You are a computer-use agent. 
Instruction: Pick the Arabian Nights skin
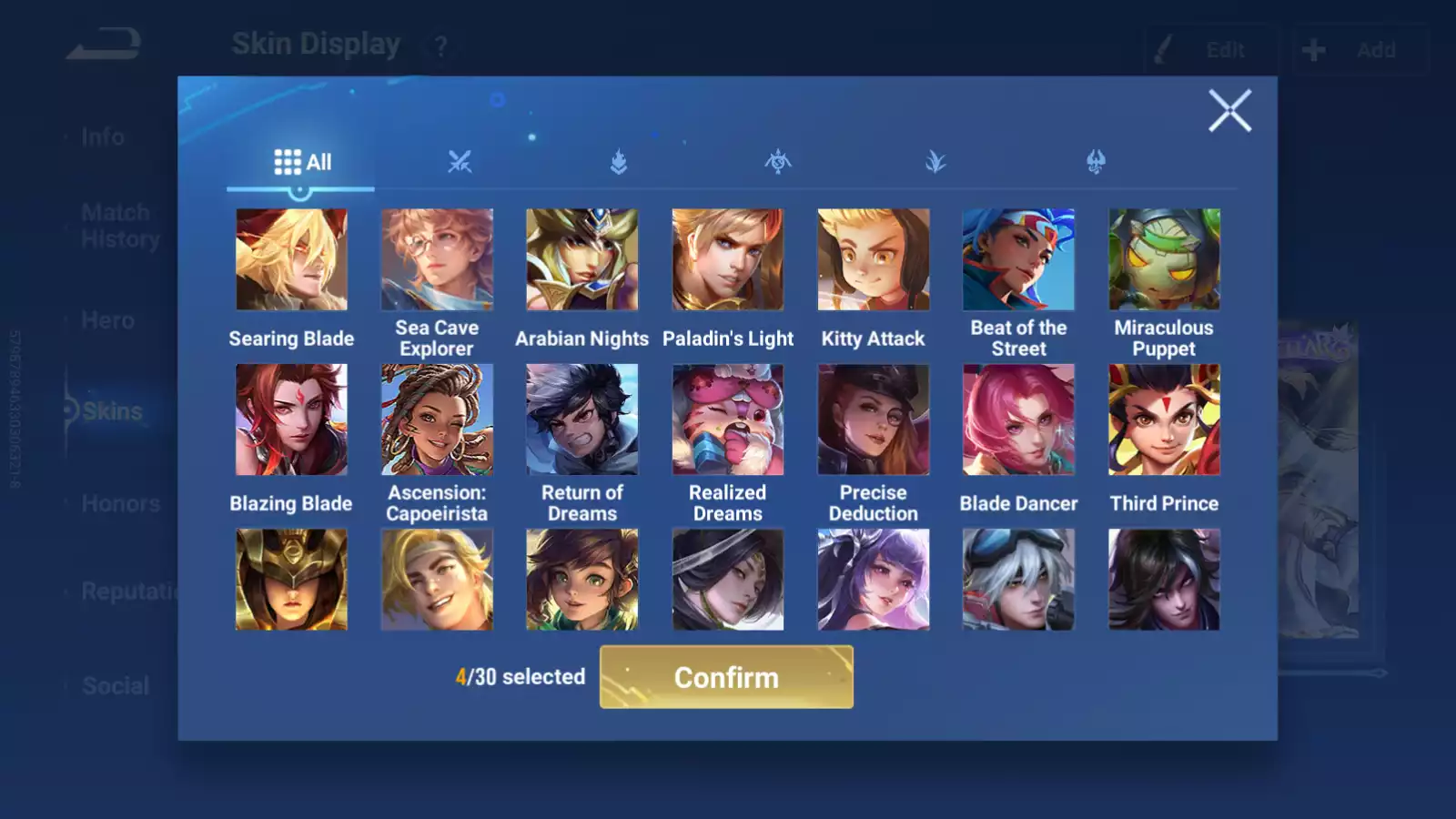coord(582,260)
